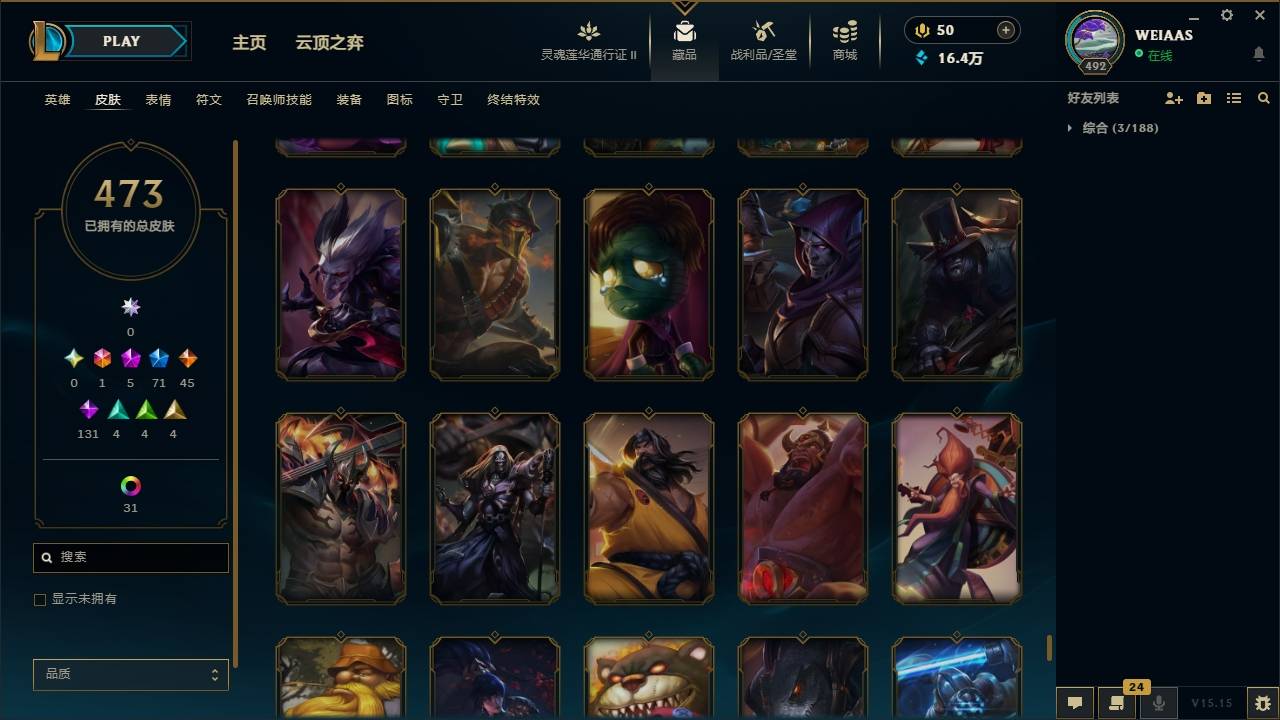Image resolution: width=1280 pixels, height=720 pixels.
Task: Click the + button next to 50 currency
Action: tap(1004, 30)
